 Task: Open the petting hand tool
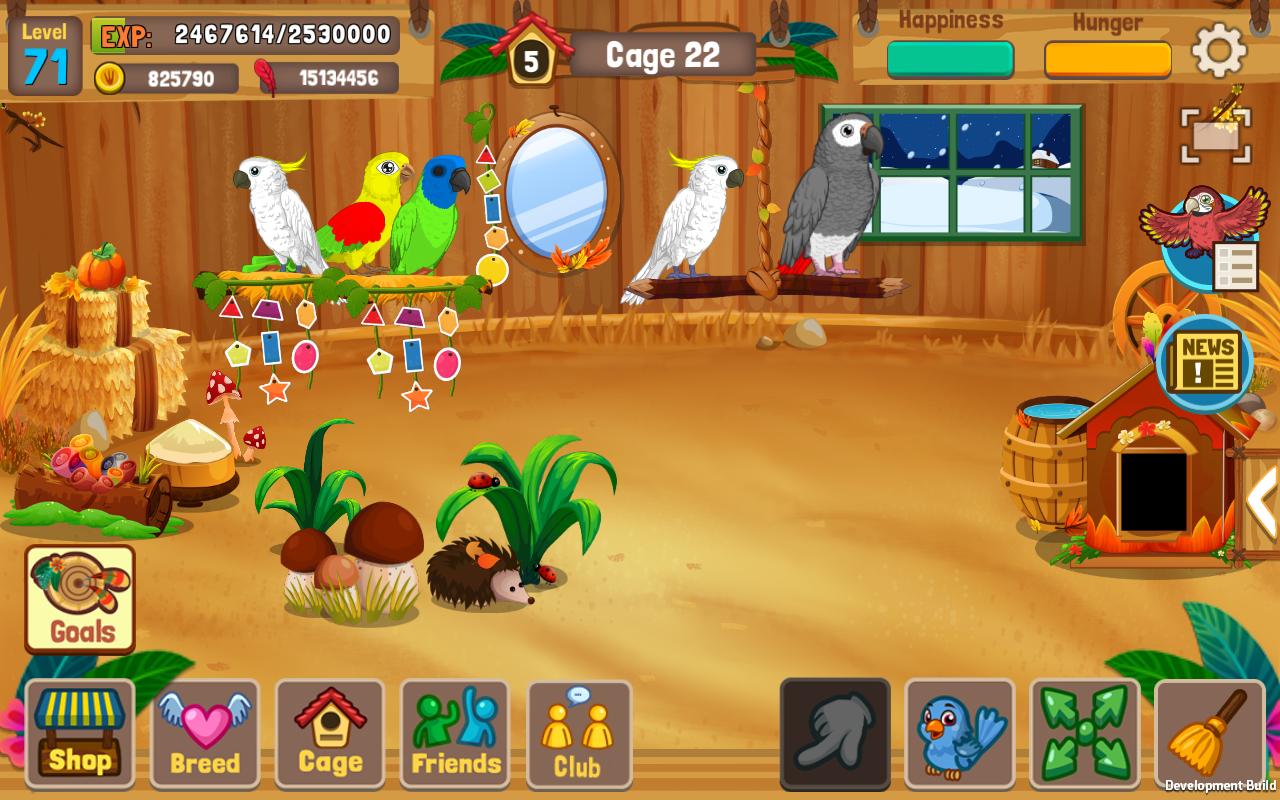tap(835, 735)
